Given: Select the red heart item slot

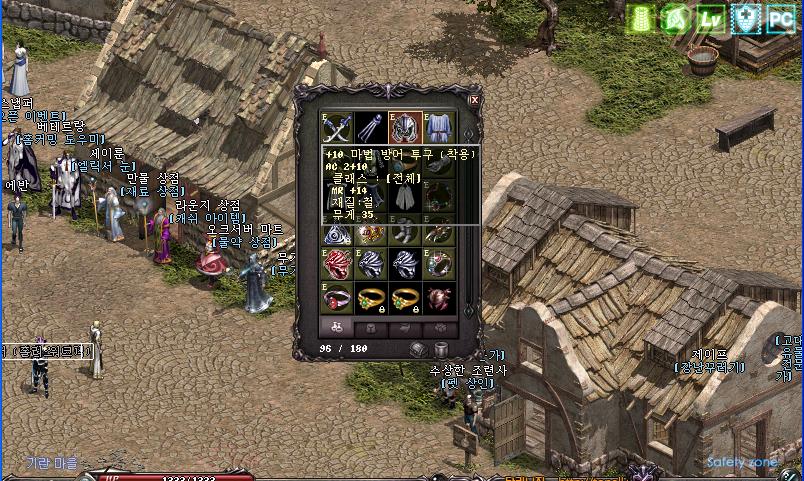Looking at the screenshot, I should (x=439, y=298).
